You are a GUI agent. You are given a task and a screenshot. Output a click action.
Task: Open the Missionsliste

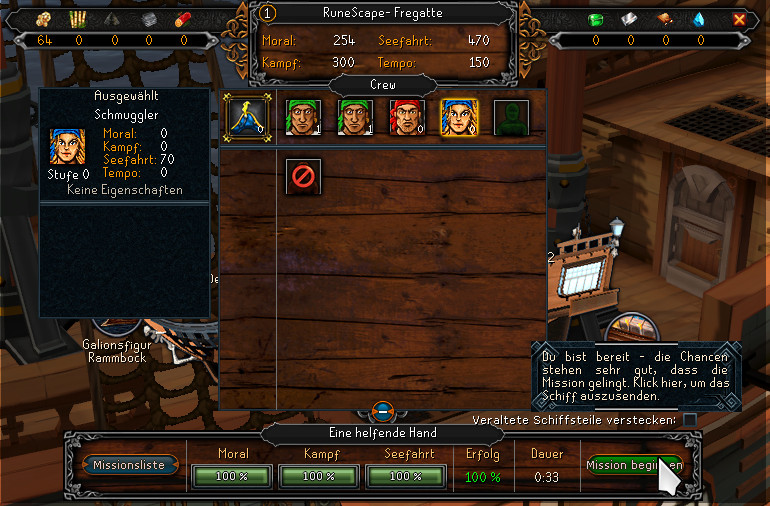(x=130, y=465)
